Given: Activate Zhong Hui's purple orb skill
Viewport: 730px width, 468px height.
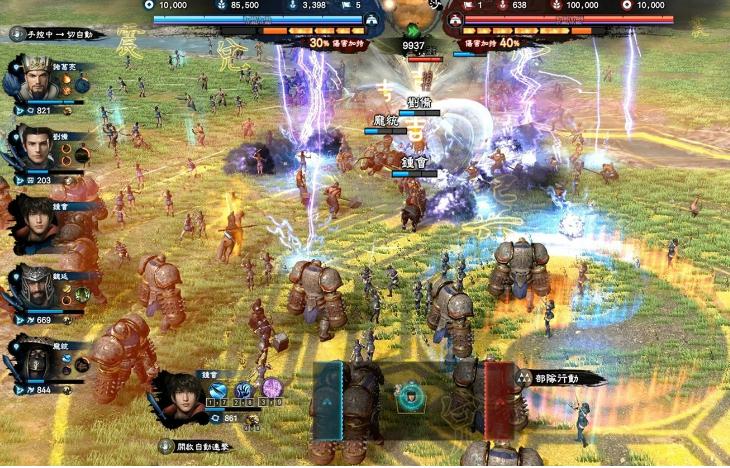Looking at the screenshot, I should 271,388.
